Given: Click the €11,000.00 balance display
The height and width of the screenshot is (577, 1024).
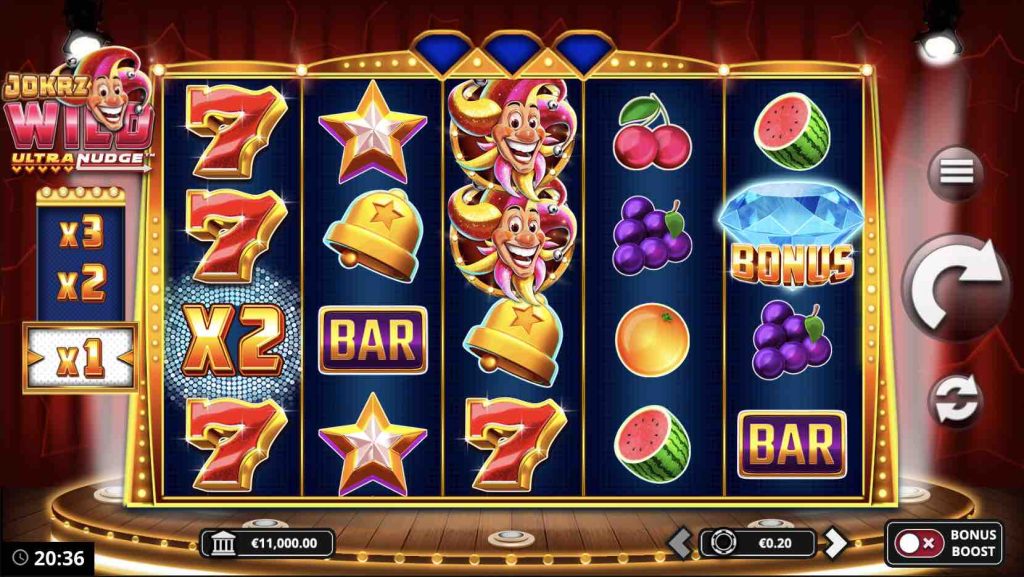Looking at the screenshot, I should (267, 543).
